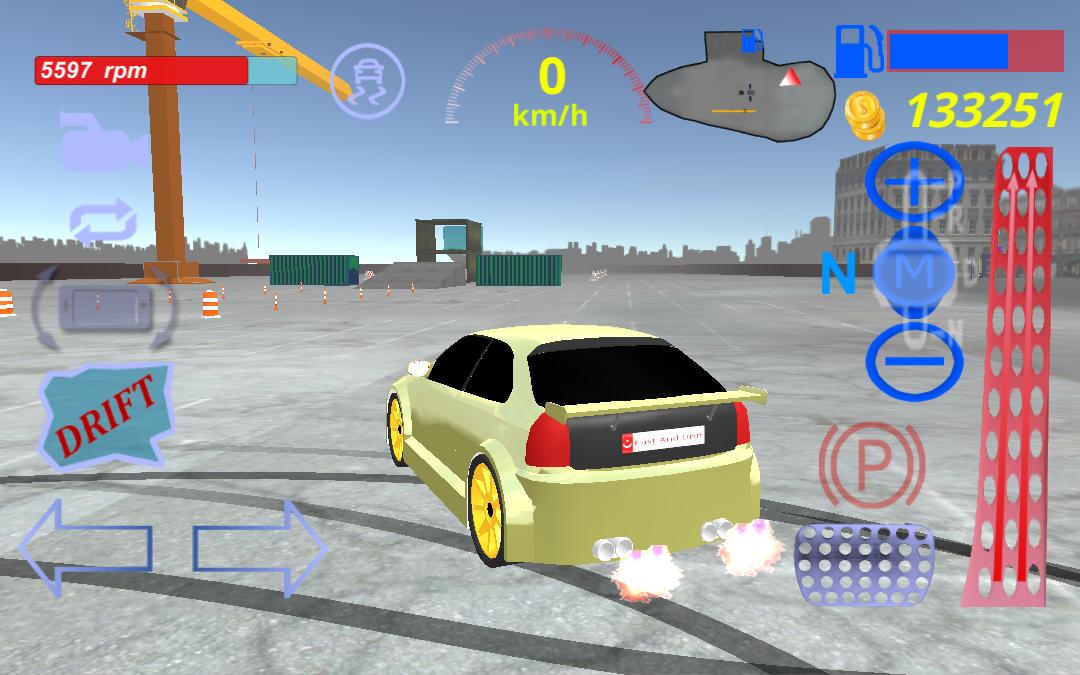Viewport: 1080px width, 675px height.
Task: Tap the blue fuel pump icon
Action: tap(858, 50)
